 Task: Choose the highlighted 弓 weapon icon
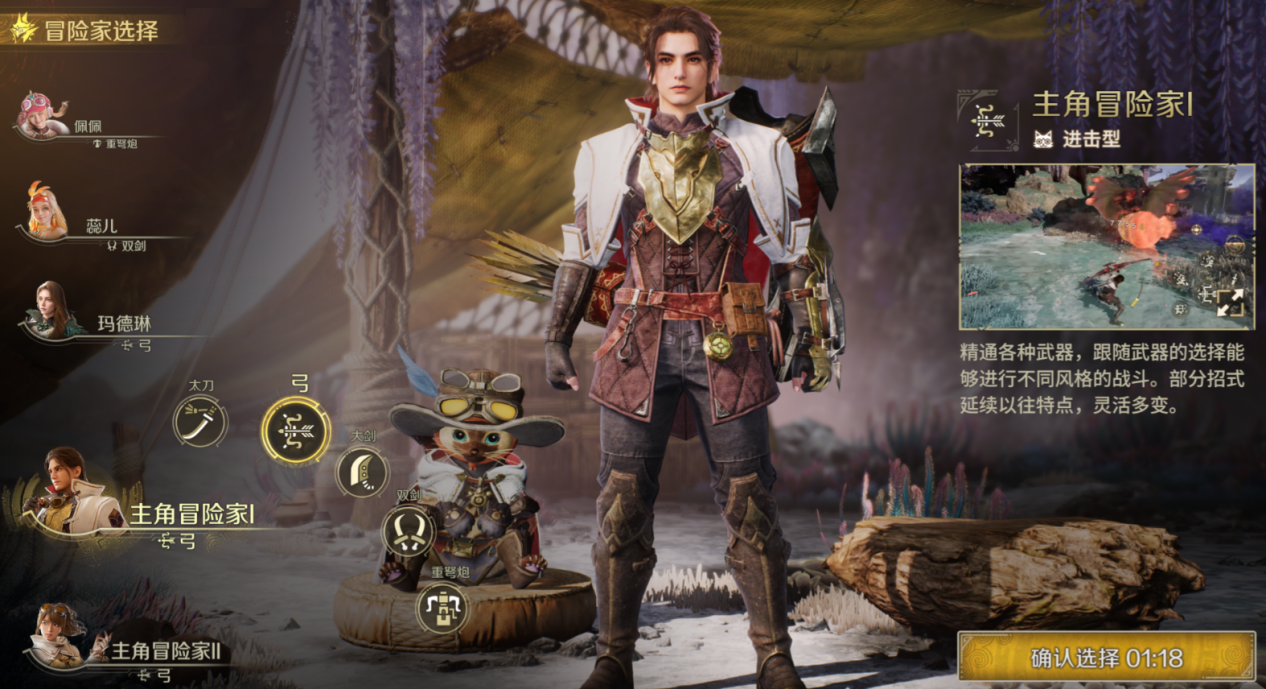pos(296,431)
